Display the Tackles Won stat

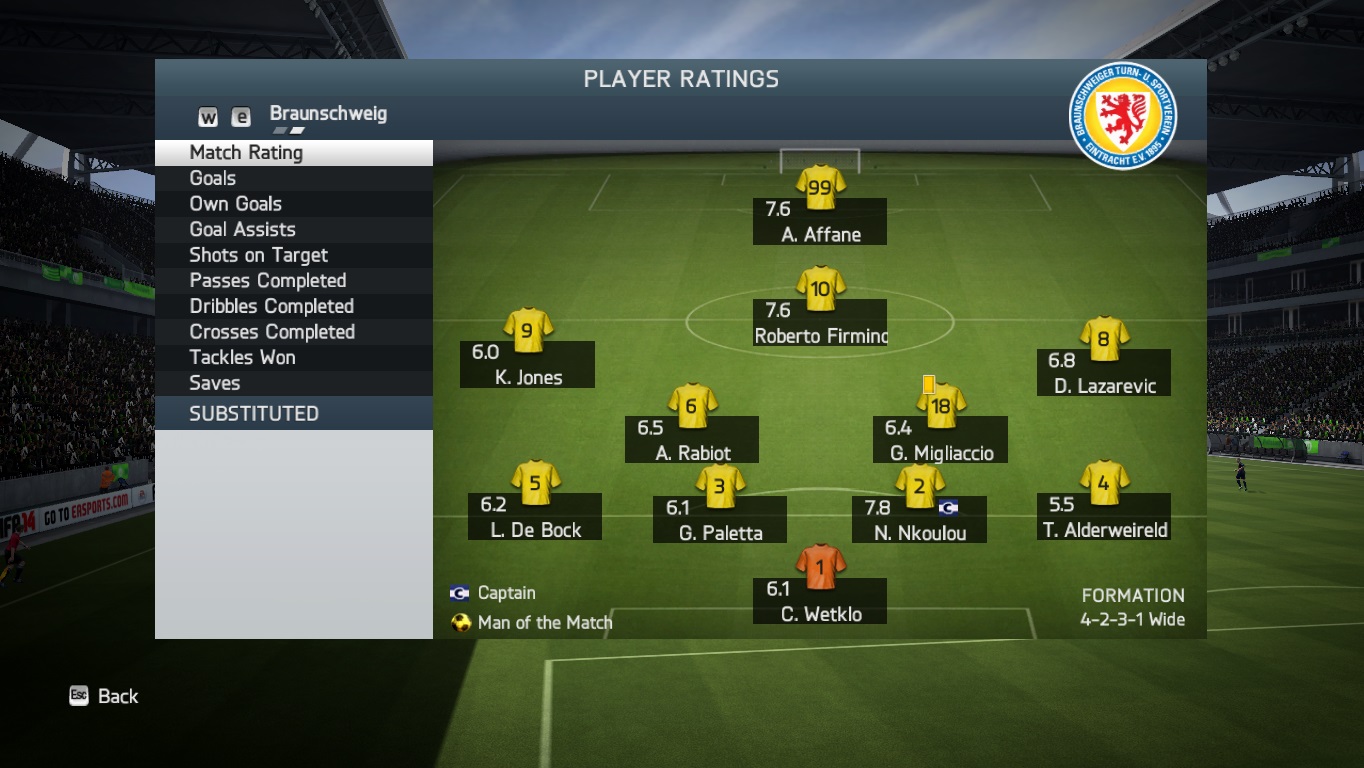pyautogui.click(x=243, y=358)
